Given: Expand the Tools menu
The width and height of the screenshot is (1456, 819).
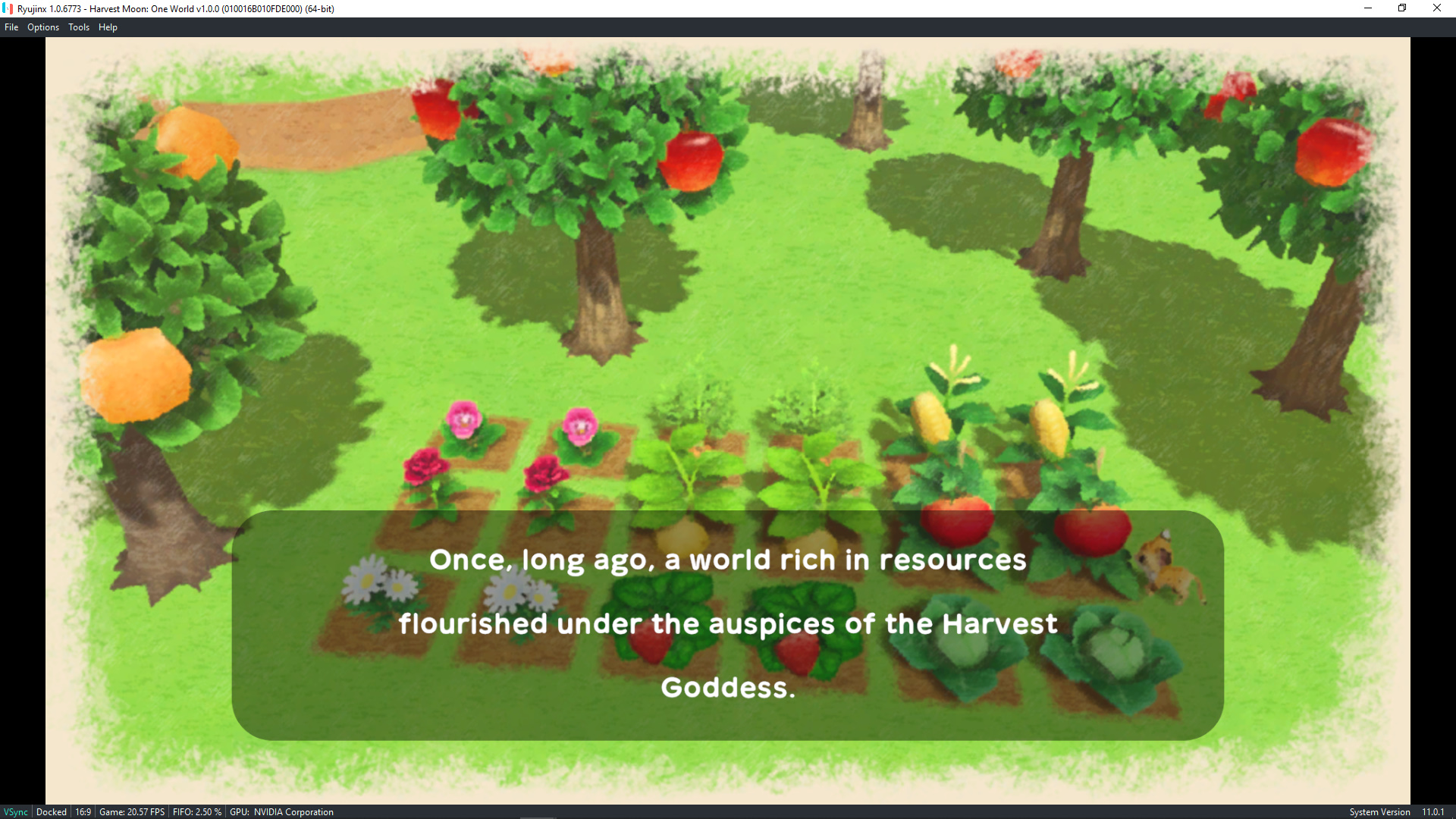Looking at the screenshot, I should click(78, 27).
